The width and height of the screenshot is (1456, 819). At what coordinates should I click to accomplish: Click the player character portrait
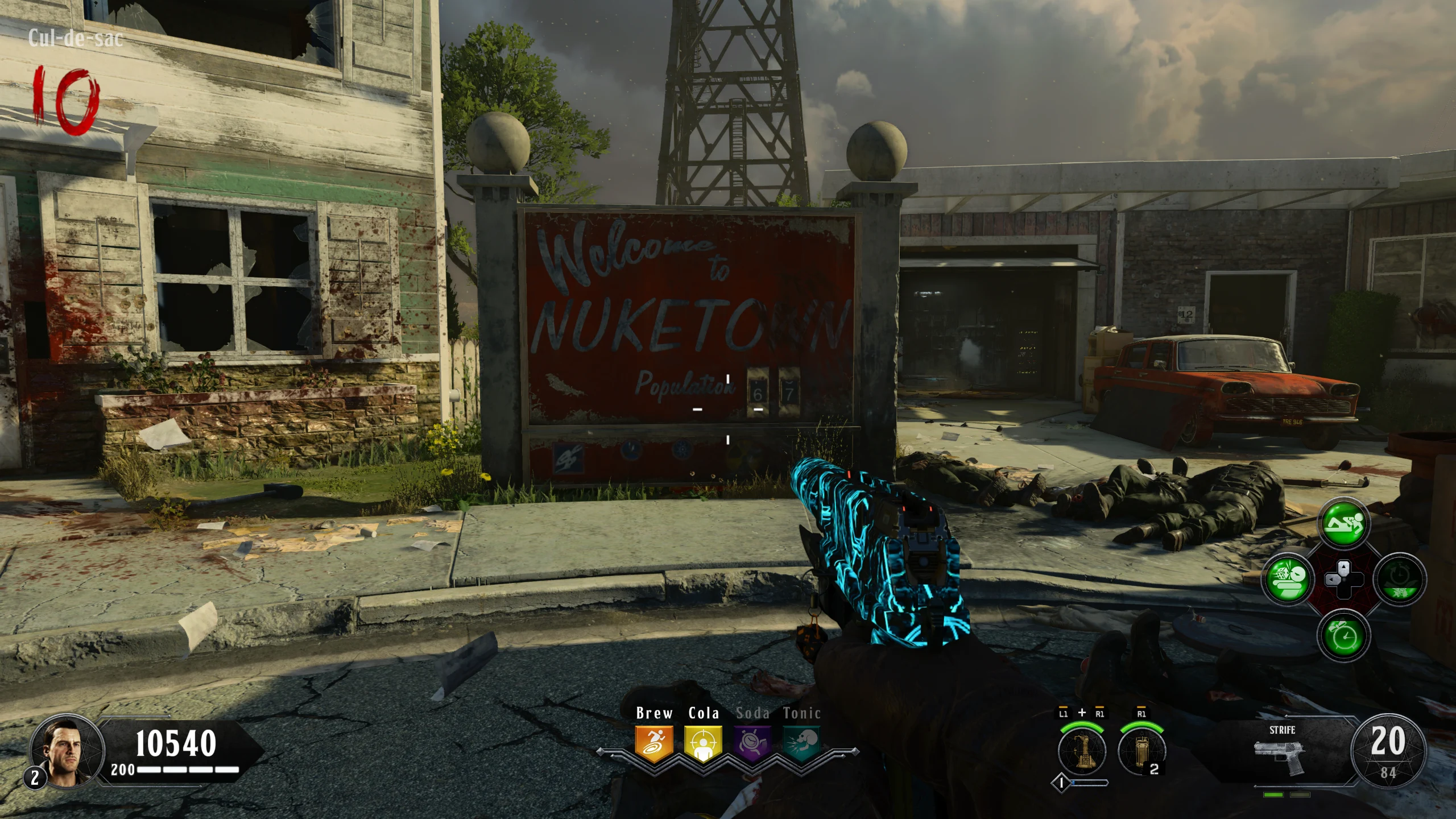(x=67, y=752)
